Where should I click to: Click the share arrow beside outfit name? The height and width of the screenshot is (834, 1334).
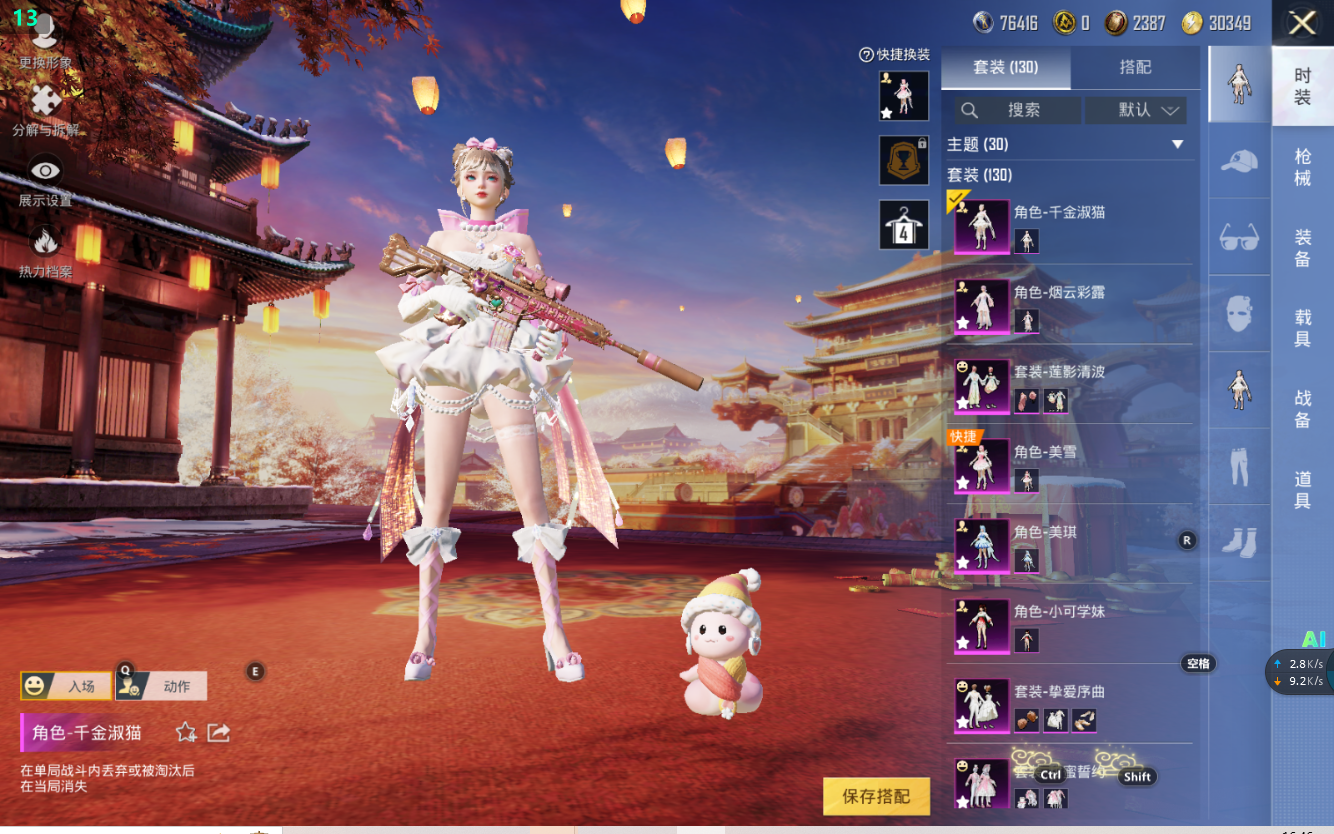coord(219,733)
